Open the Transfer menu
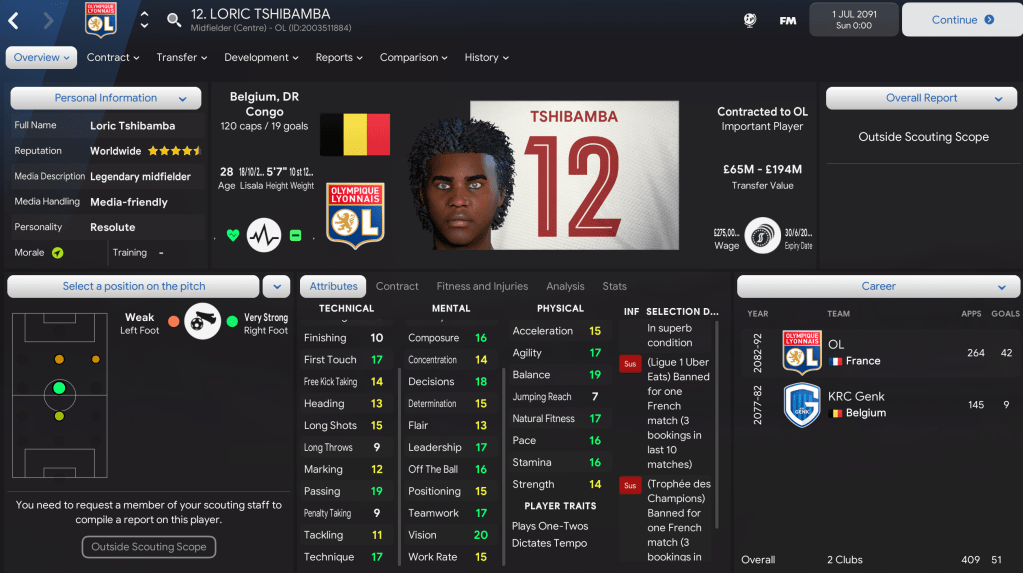 tap(181, 58)
